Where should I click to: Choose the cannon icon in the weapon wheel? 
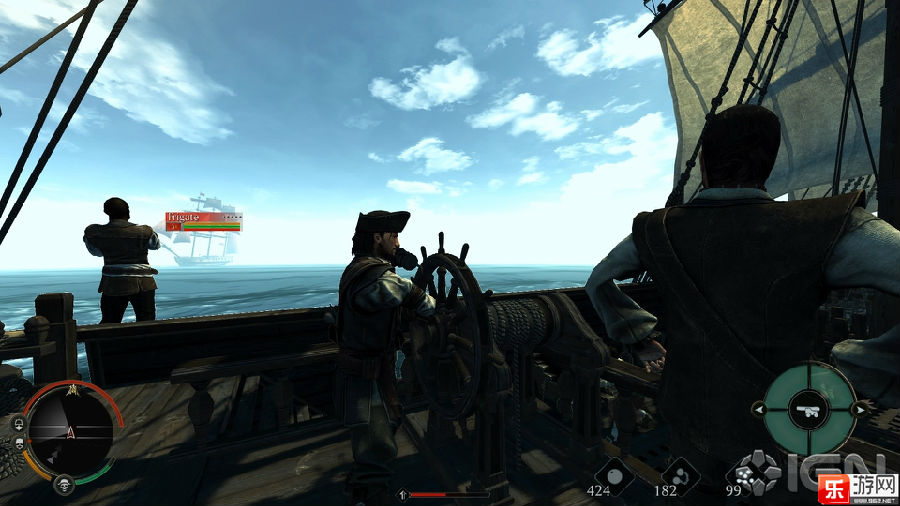click(x=809, y=408)
